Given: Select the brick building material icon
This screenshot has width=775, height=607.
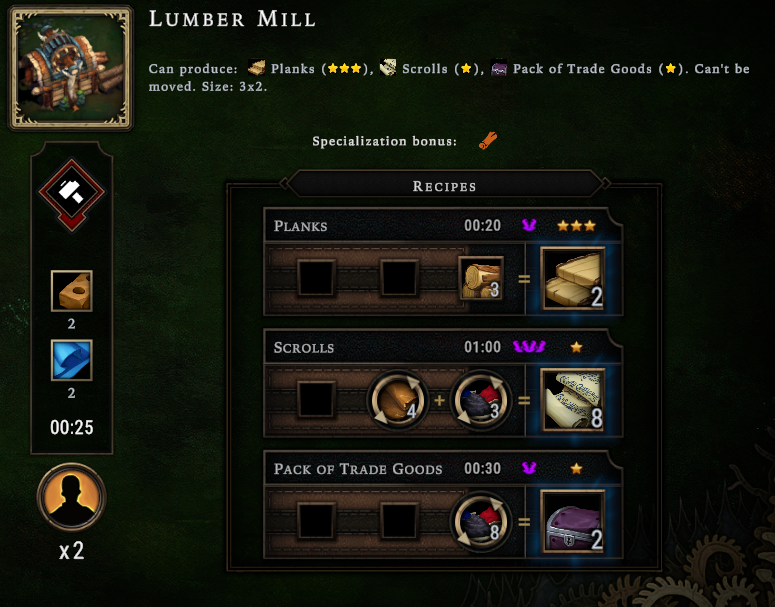Looking at the screenshot, I should tap(72, 291).
